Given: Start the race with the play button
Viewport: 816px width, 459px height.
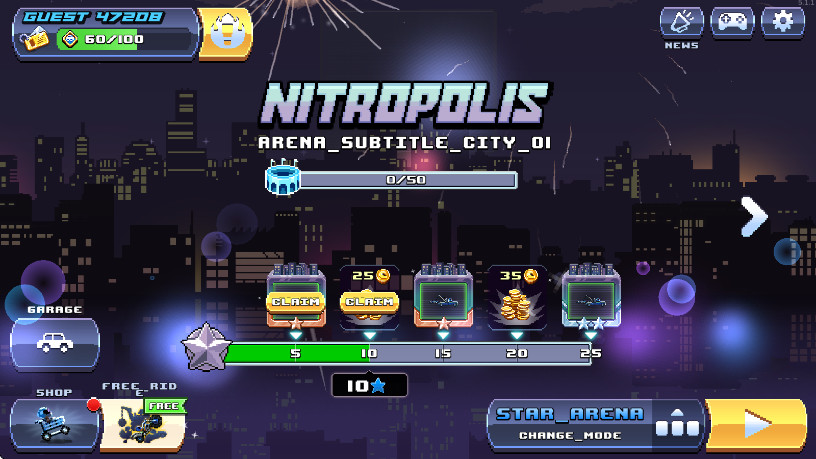Looking at the screenshot, I should (x=756, y=424).
